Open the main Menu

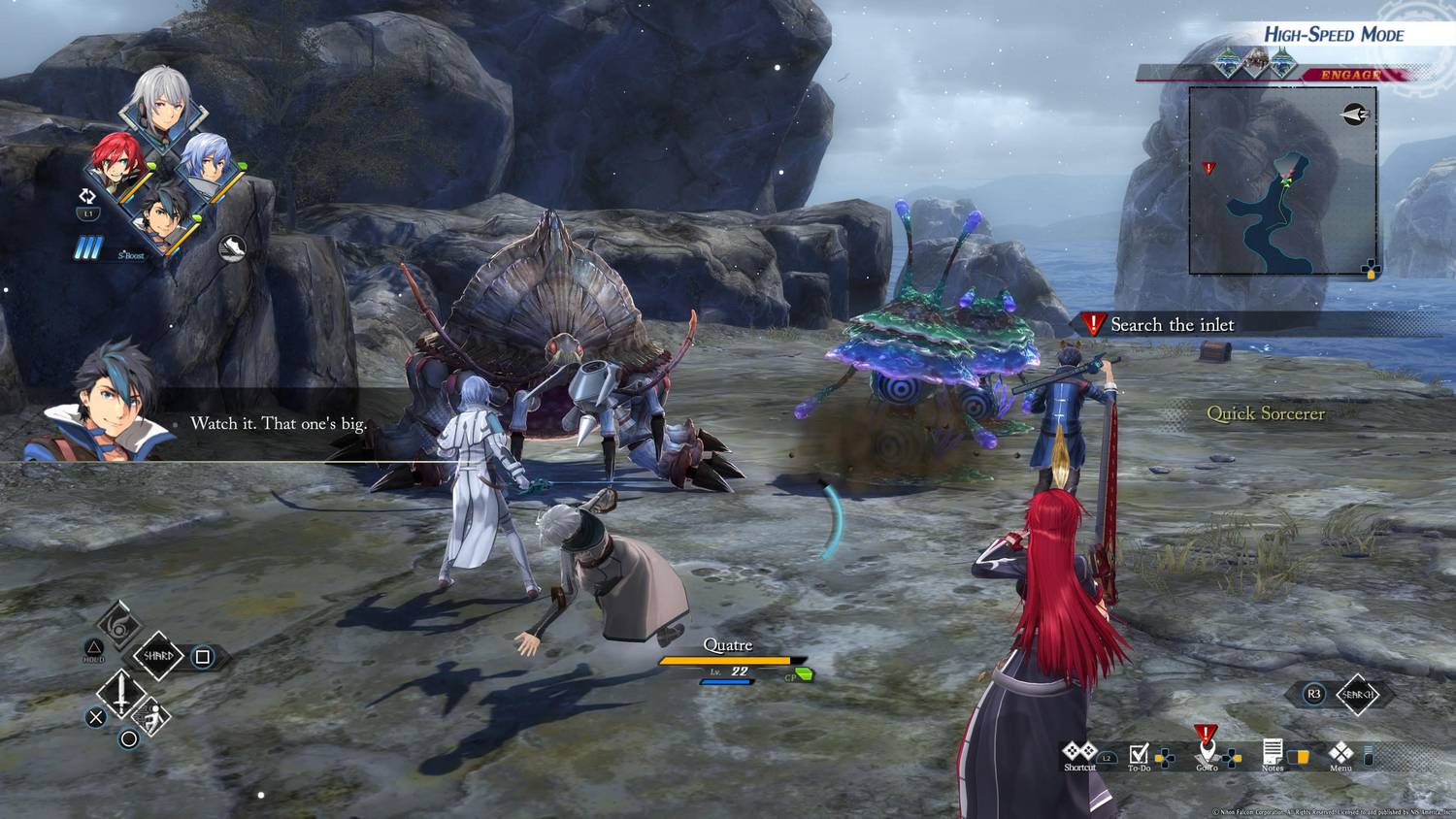(x=1340, y=754)
